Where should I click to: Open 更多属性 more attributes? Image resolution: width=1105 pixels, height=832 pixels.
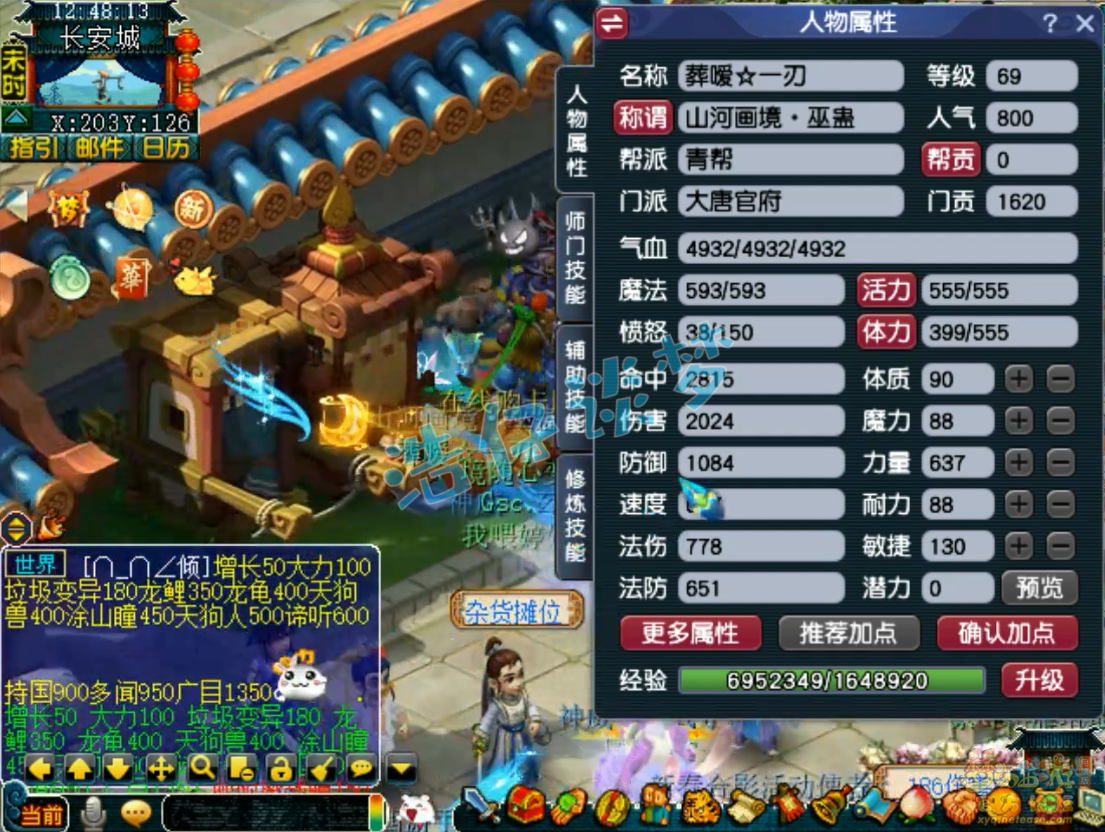tap(690, 632)
